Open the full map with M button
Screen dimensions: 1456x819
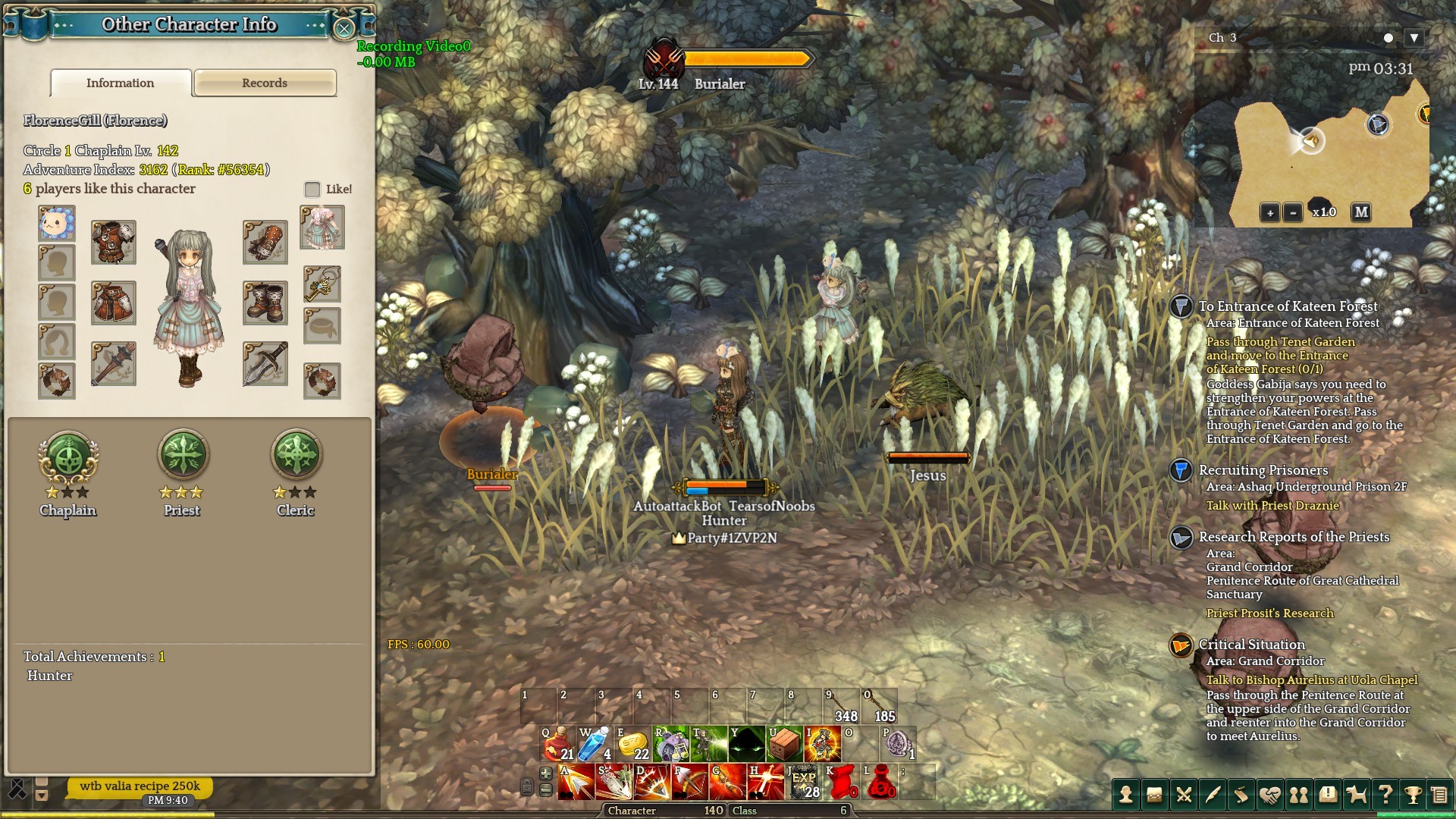coord(1361,212)
